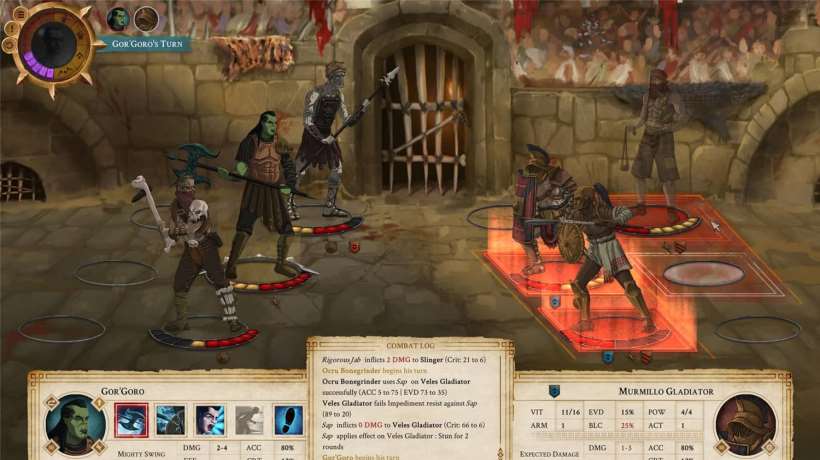Screen dimensions: 820x460
Task: Click Gor'Goro's large character portrait
Action: click(75, 424)
